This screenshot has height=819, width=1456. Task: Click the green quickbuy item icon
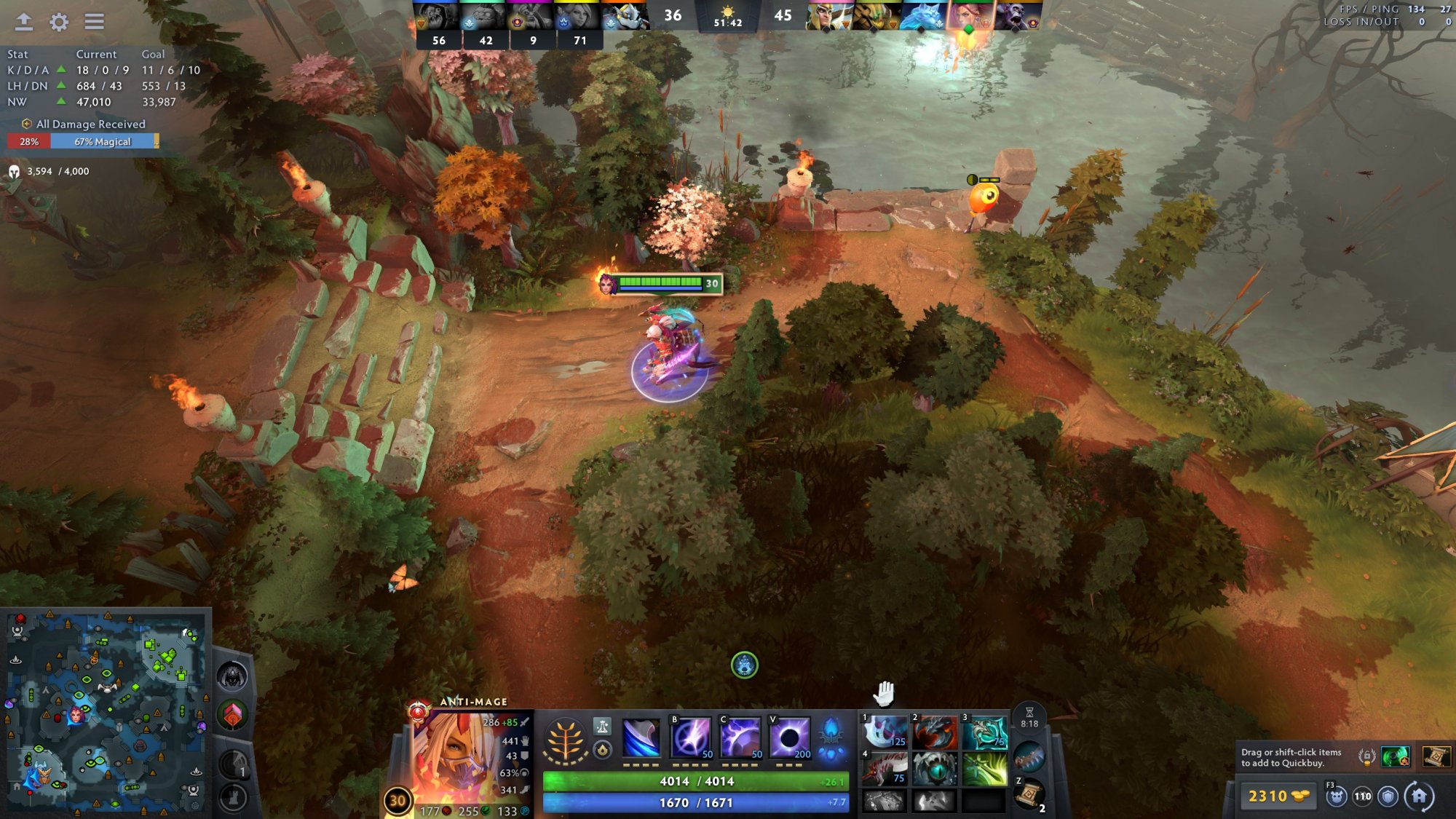[1395, 757]
